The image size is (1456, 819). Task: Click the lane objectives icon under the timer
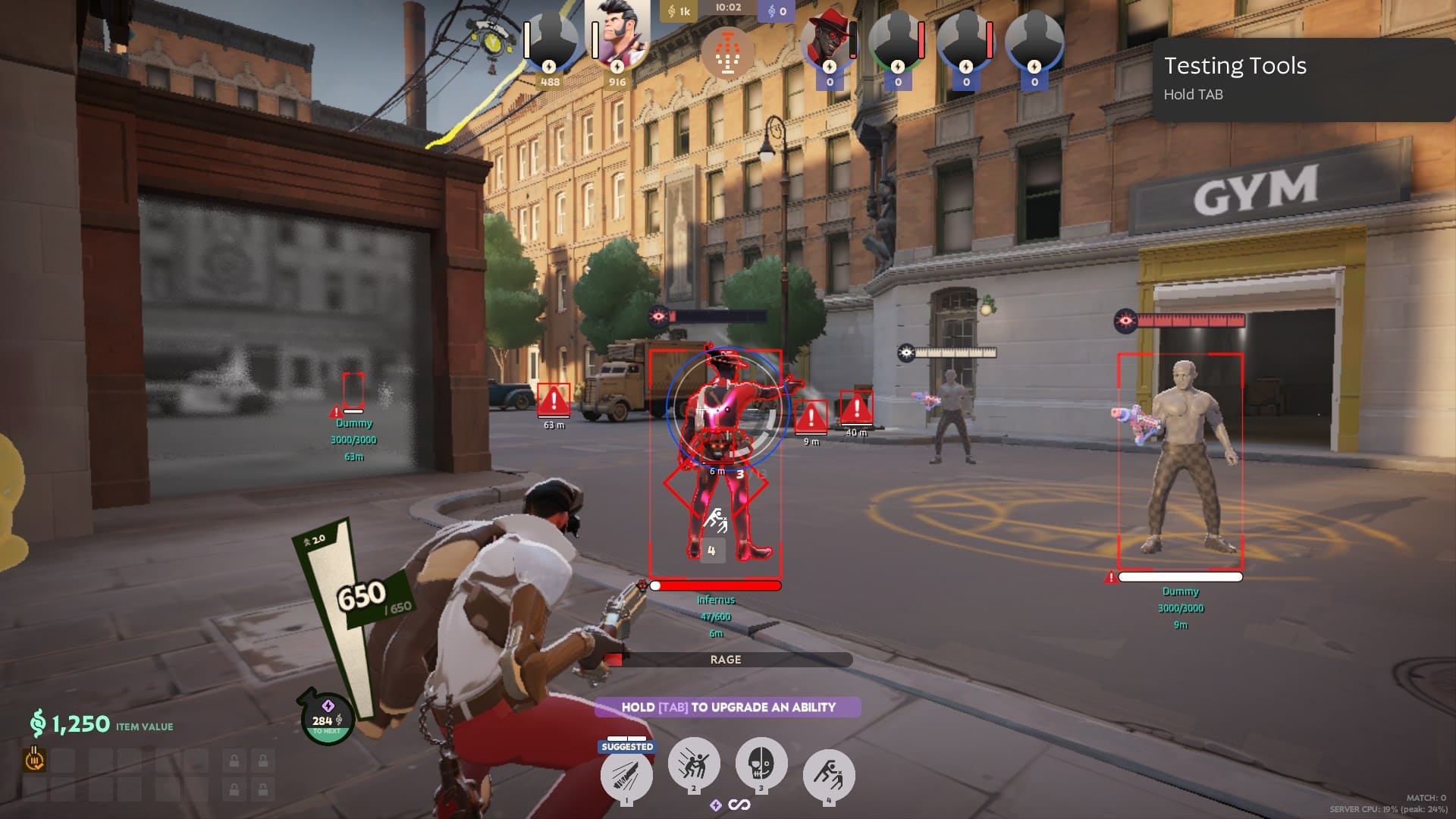pos(727,54)
